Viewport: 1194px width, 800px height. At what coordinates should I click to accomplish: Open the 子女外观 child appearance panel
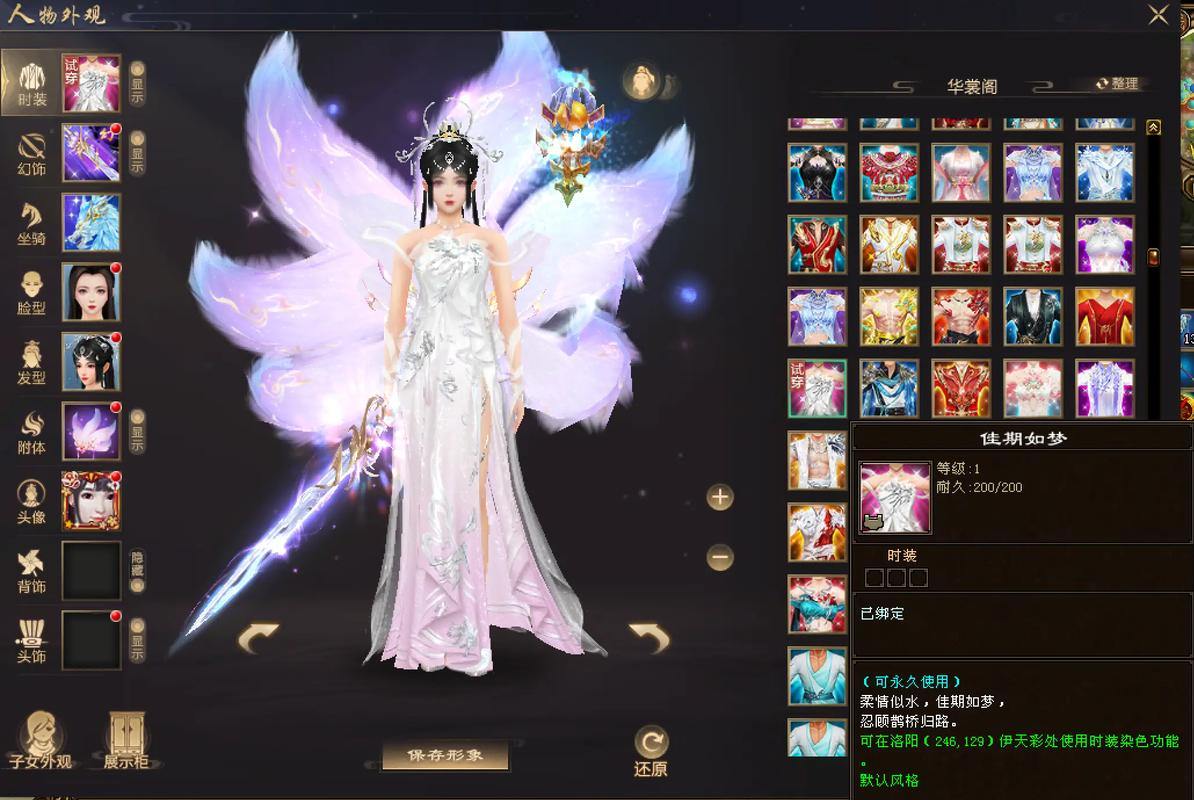pos(40,741)
